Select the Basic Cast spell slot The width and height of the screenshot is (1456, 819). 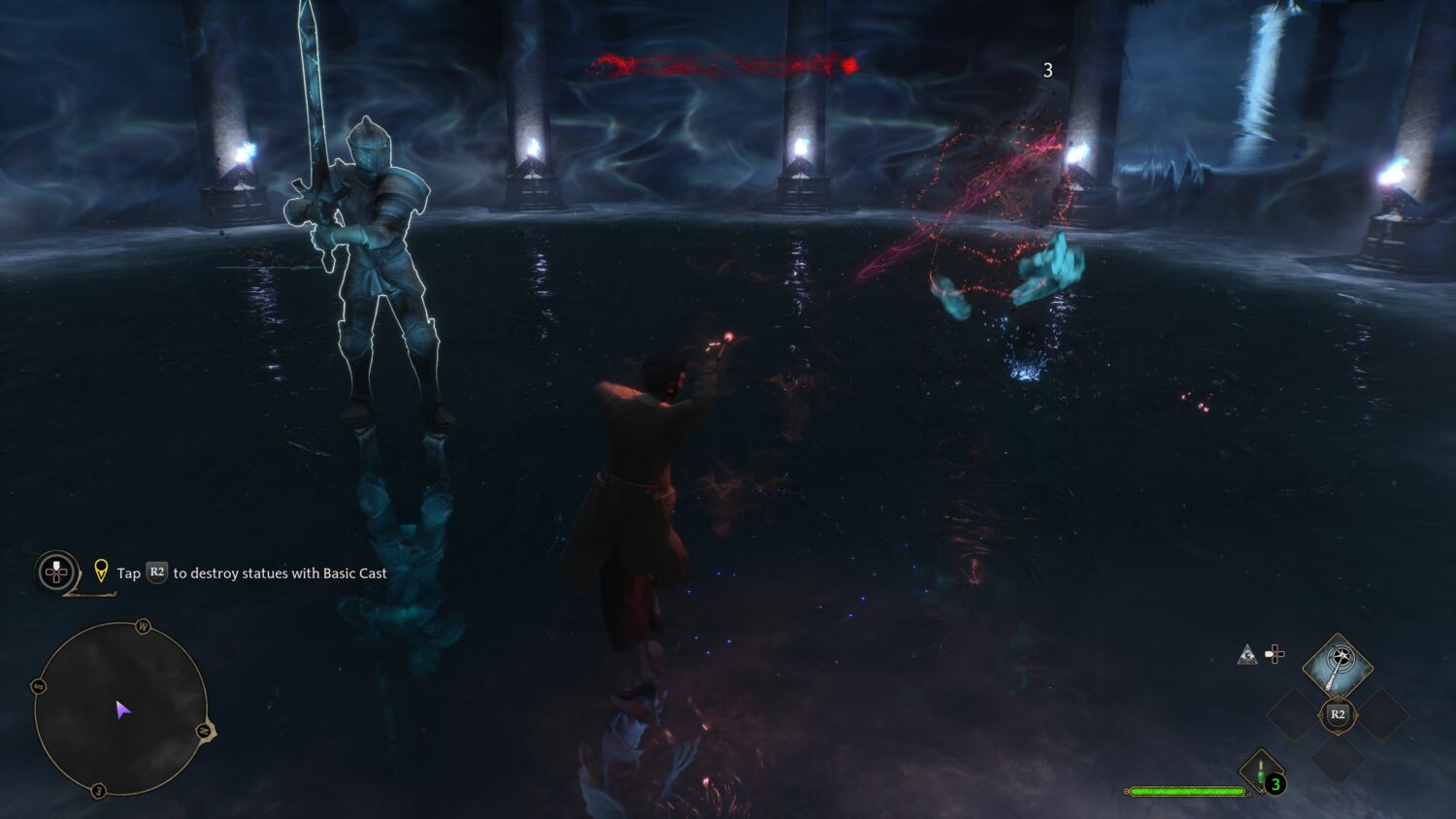point(1337,665)
